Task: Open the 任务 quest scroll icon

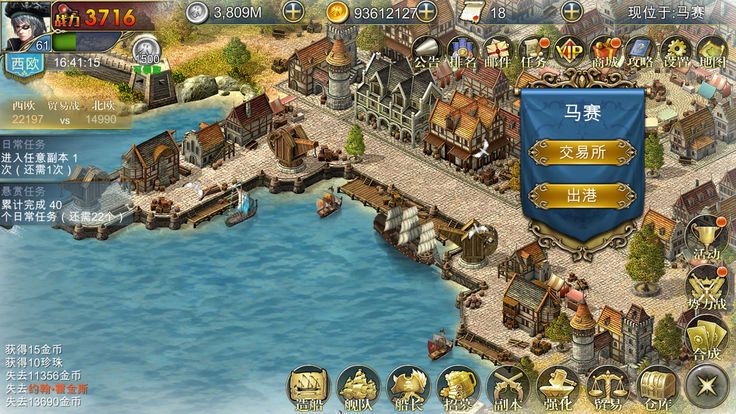Action: click(534, 52)
